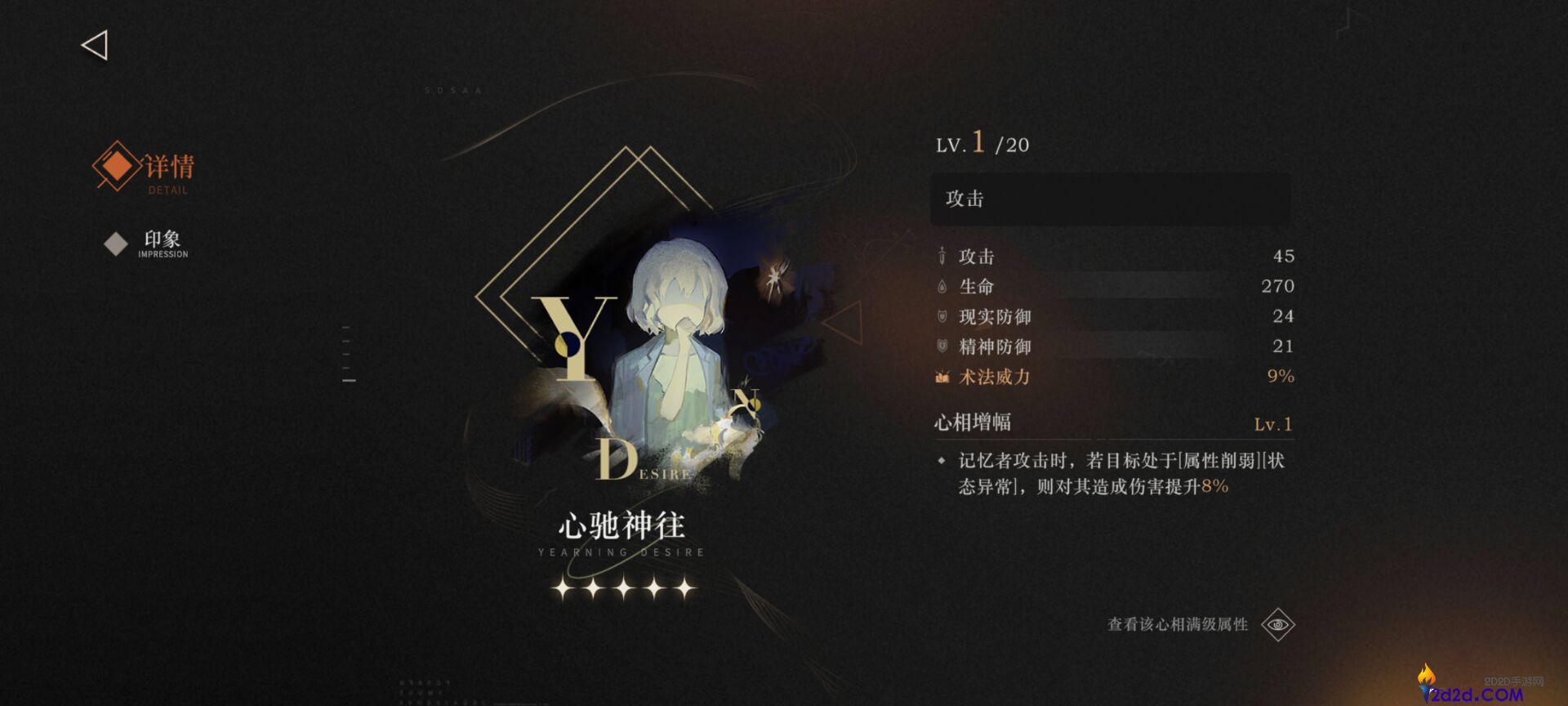Select the 精神防御 spirit defense icon
Image resolution: width=1568 pixels, height=706 pixels.
pos(941,346)
